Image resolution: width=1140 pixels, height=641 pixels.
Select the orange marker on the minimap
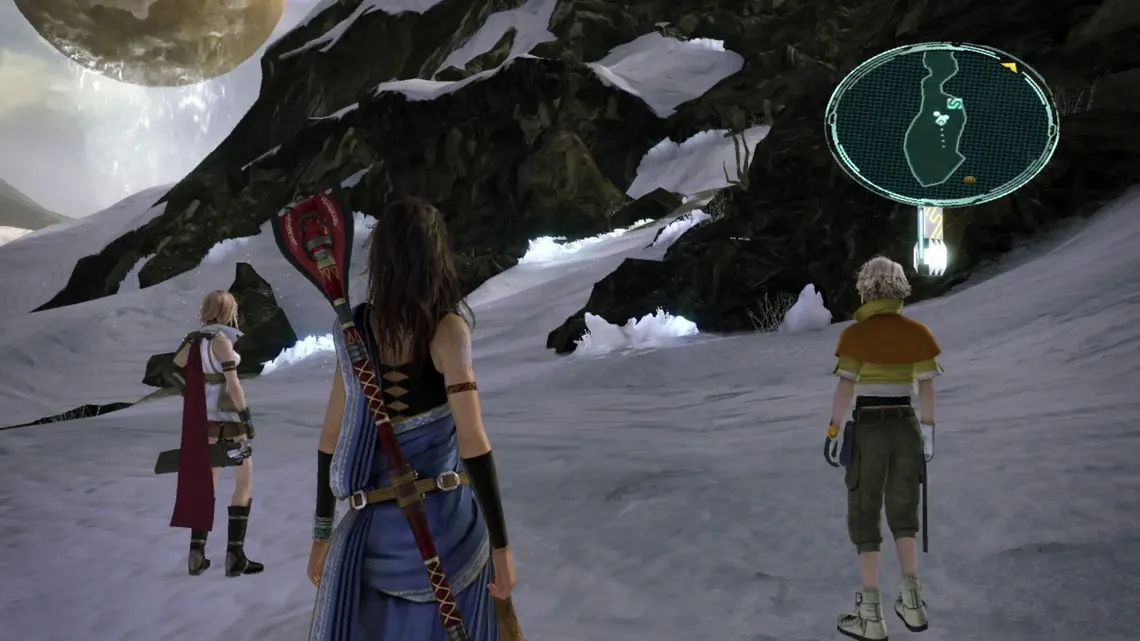[x=969, y=180]
